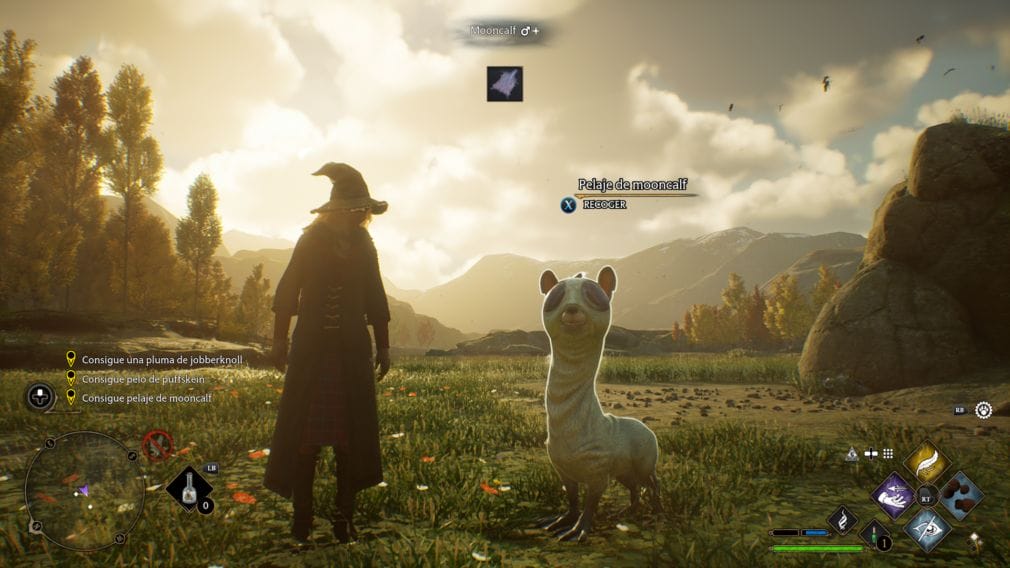Select the potion bottle tool slot
This screenshot has height=568, width=1010.
pos(188,488)
